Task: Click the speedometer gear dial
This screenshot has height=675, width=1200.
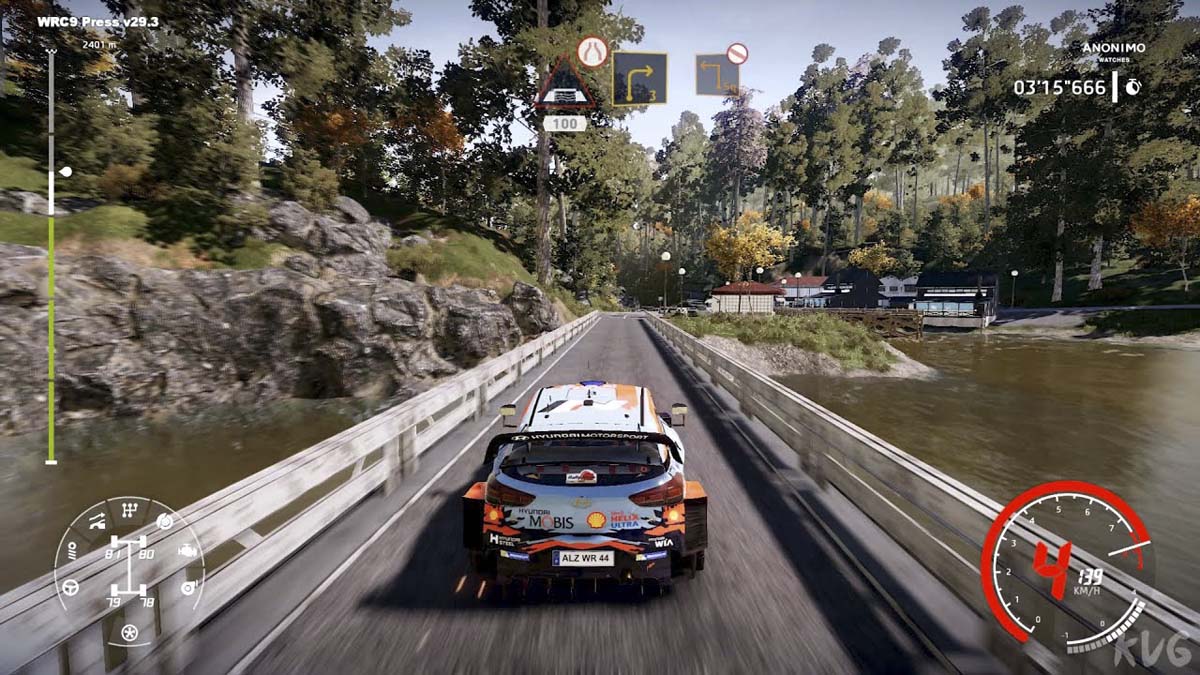Action: pos(1065,565)
